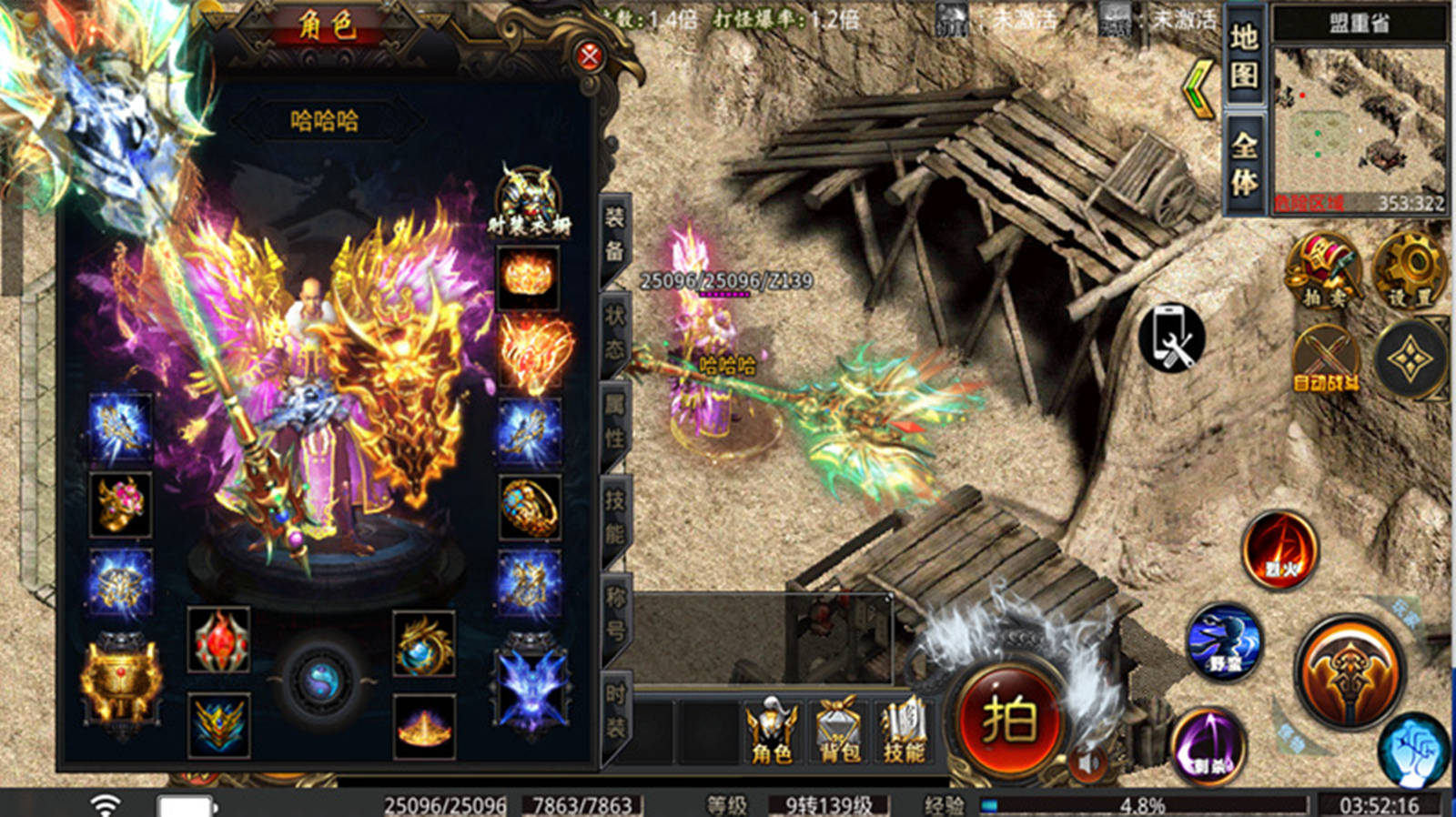Activate the 烈火 fire skill
The height and width of the screenshot is (817, 1456).
1280,550
